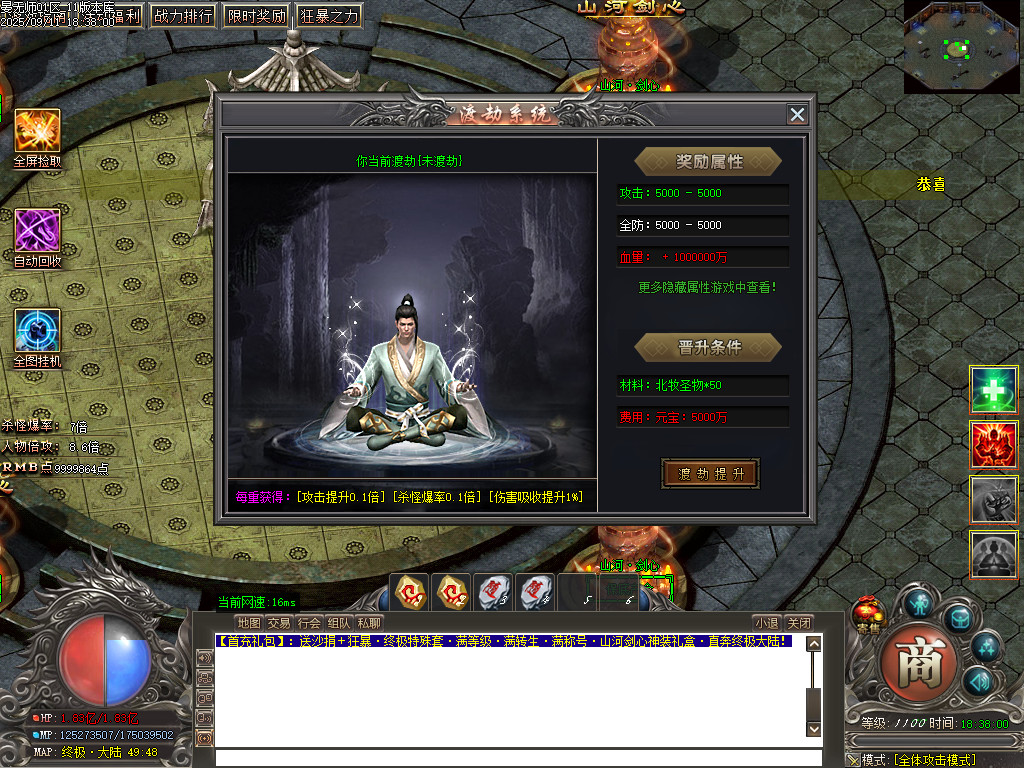
Task: Toggle the 自动回收 auto-recycle icon
Action: click(37, 232)
